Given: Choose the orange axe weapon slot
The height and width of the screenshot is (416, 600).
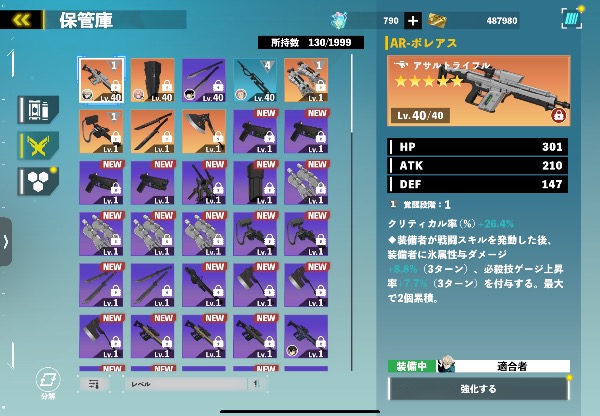Looking at the screenshot, I should pyautogui.click(x=203, y=131).
